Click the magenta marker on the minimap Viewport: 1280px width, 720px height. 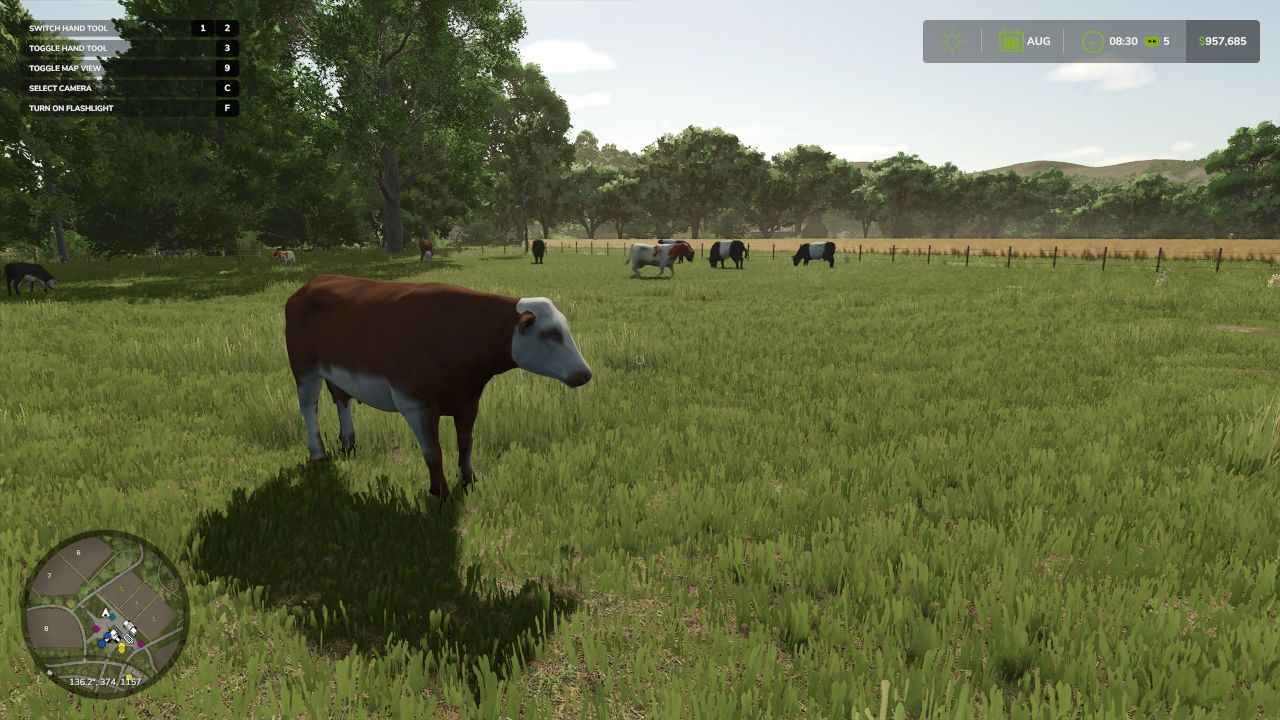tap(96, 628)
